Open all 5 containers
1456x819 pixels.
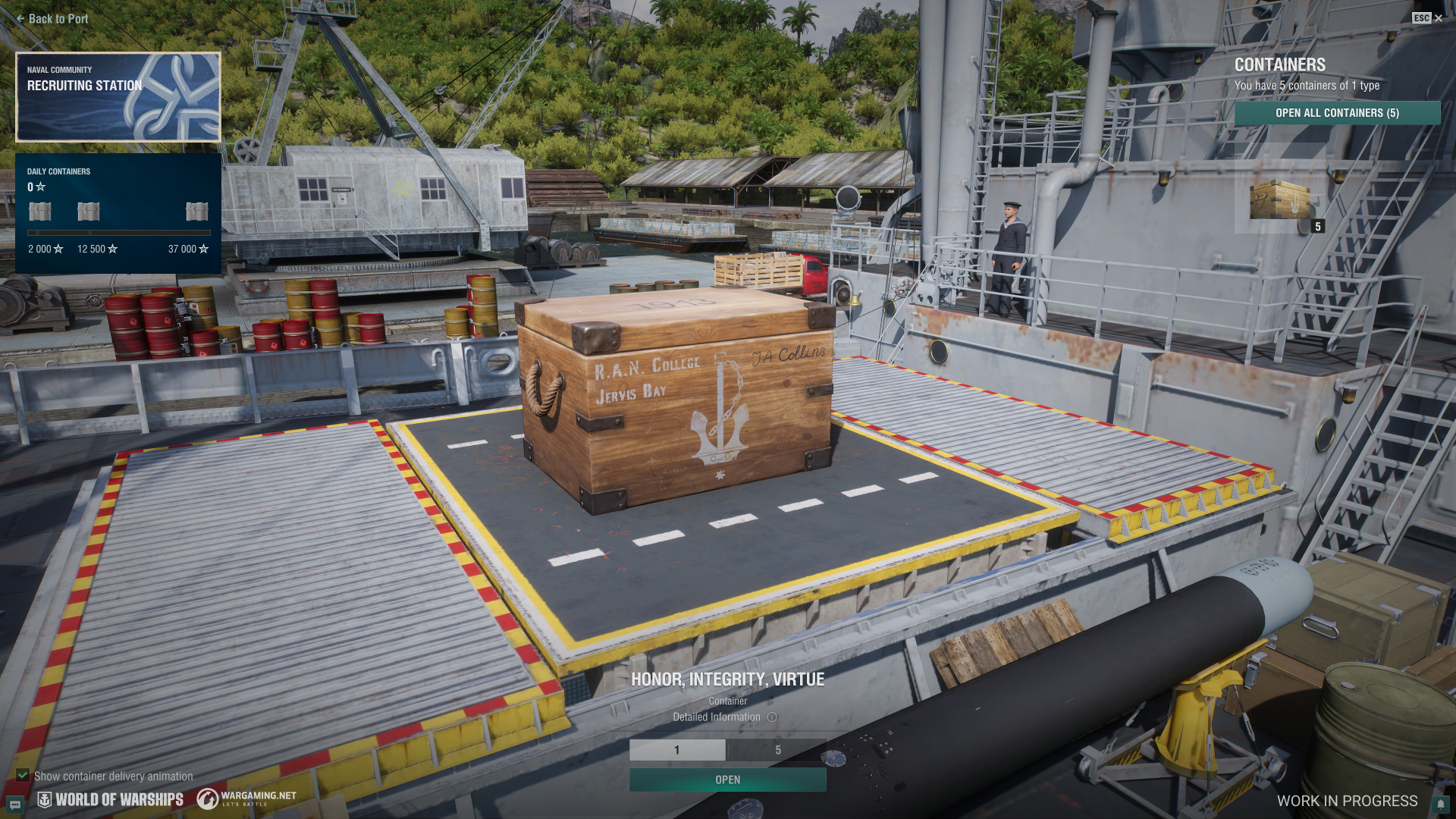pyautogui.click(x=1337, y=113)
